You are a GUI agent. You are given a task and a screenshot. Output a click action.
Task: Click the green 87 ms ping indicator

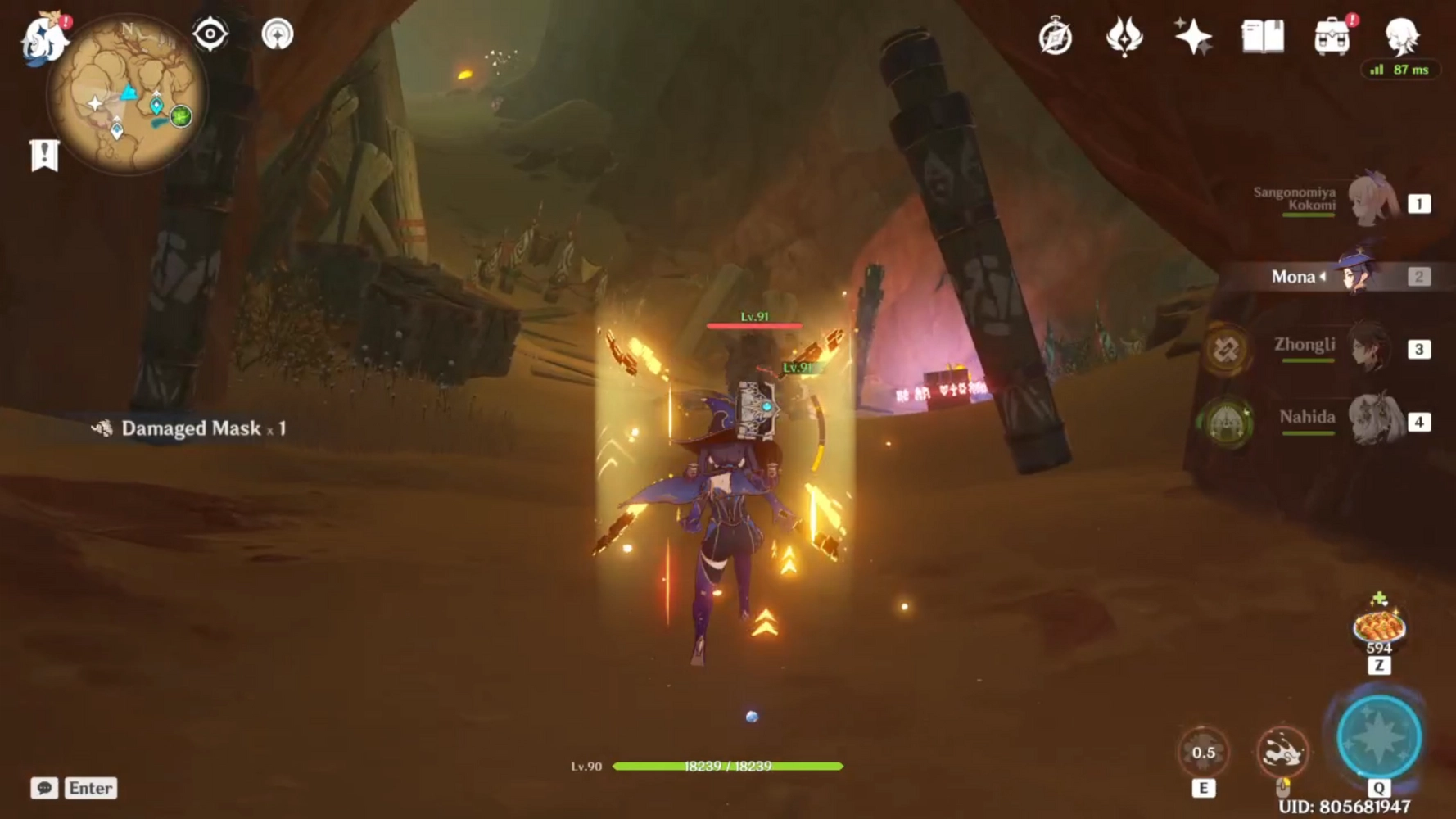[1400, 70]
